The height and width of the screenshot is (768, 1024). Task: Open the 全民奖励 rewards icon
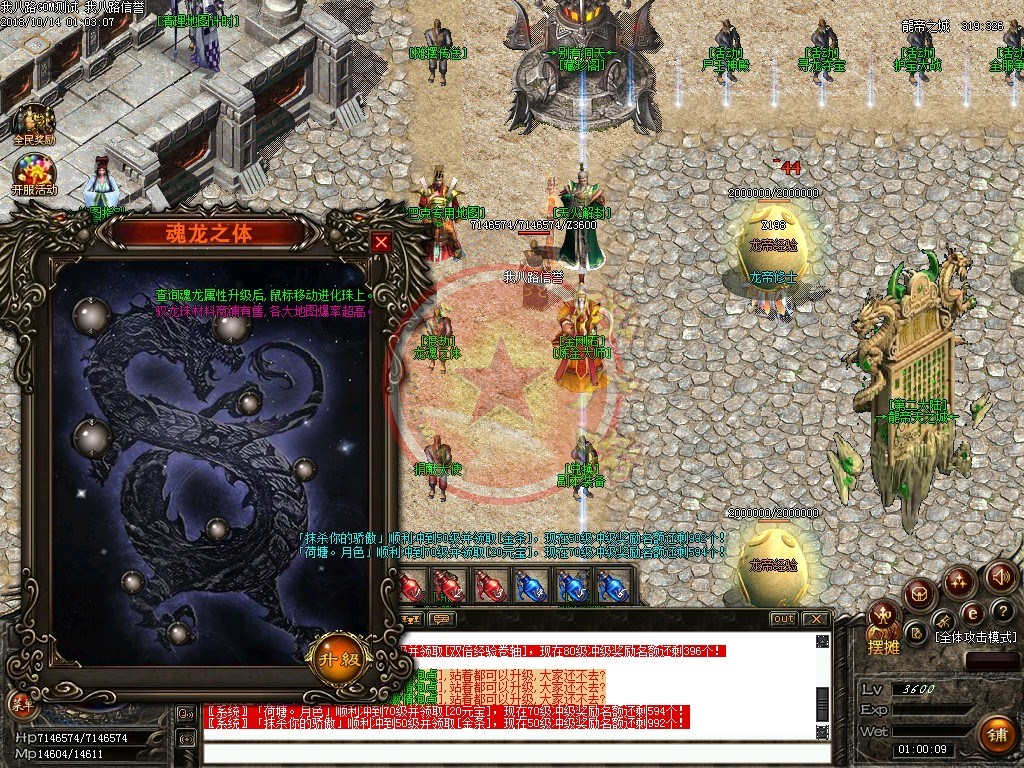click(x=33, y=121)
